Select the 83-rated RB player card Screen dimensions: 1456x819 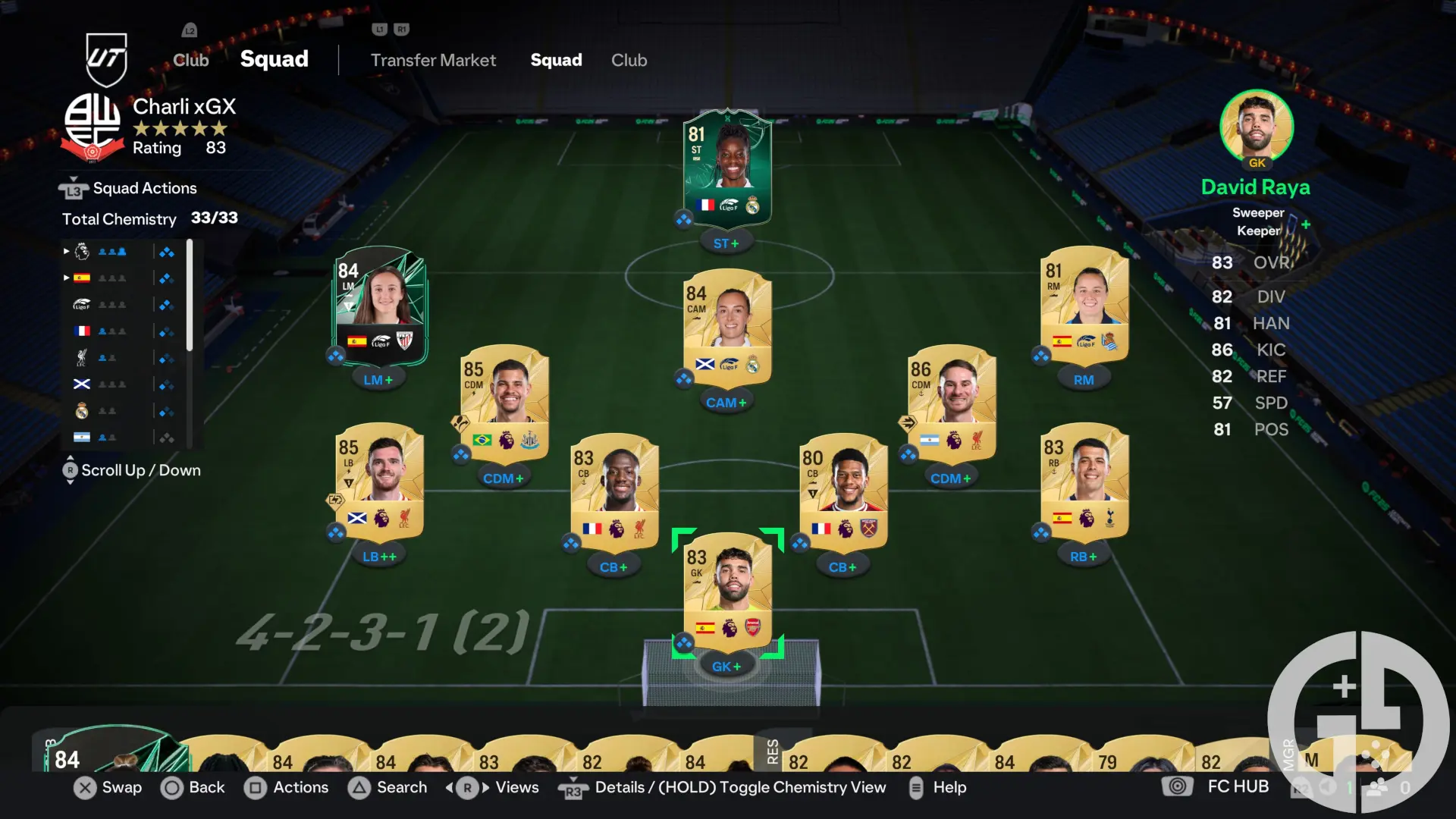pyautogui.click(x=1084, y=483)
